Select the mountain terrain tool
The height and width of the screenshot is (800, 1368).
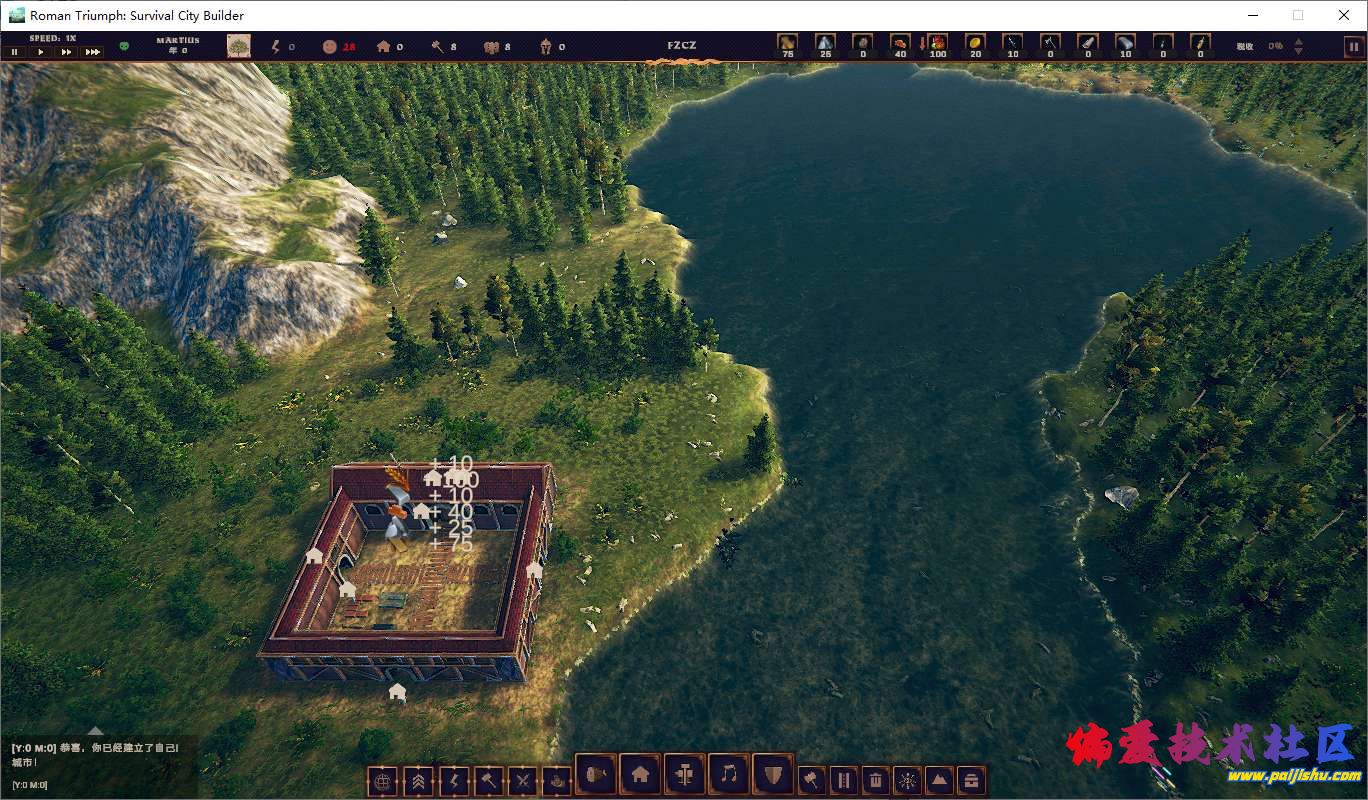pyautogui.click(x=939, y=780)
